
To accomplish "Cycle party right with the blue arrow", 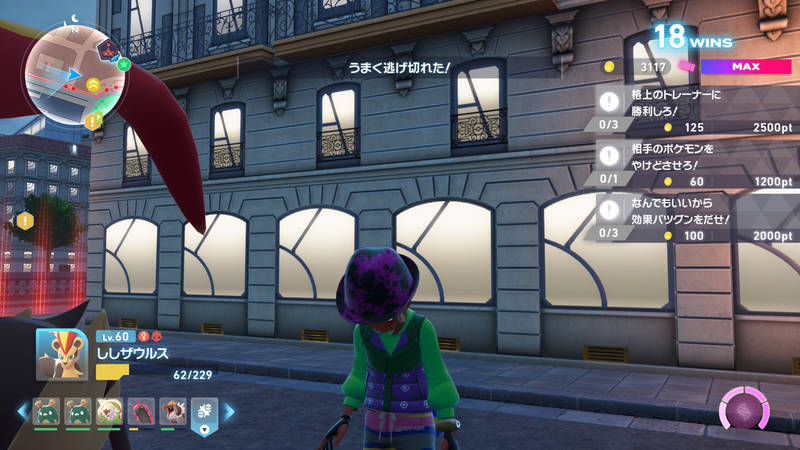I will pyautogui.click(x=229, y=411).
